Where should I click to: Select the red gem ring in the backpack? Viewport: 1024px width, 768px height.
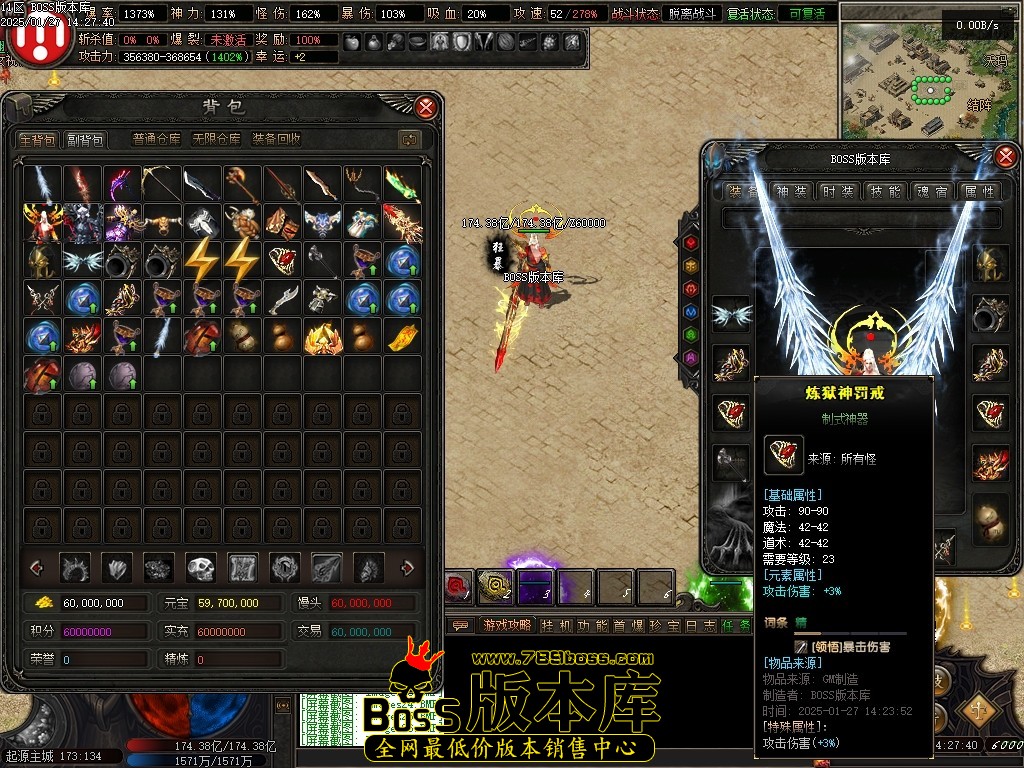283,260
